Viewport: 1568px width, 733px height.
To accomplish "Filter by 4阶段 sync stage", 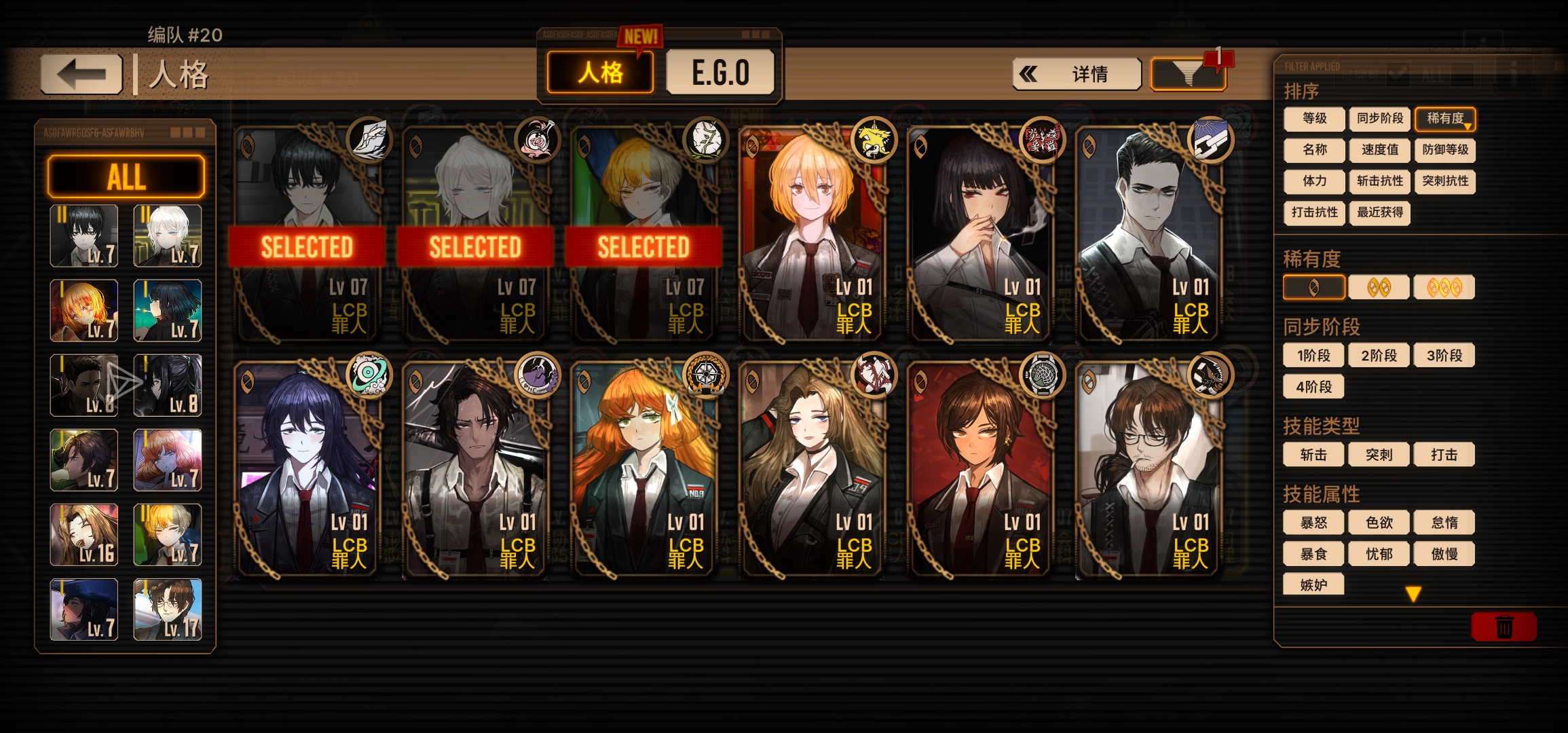I will pyautogui.click(x=1313, y=387).
